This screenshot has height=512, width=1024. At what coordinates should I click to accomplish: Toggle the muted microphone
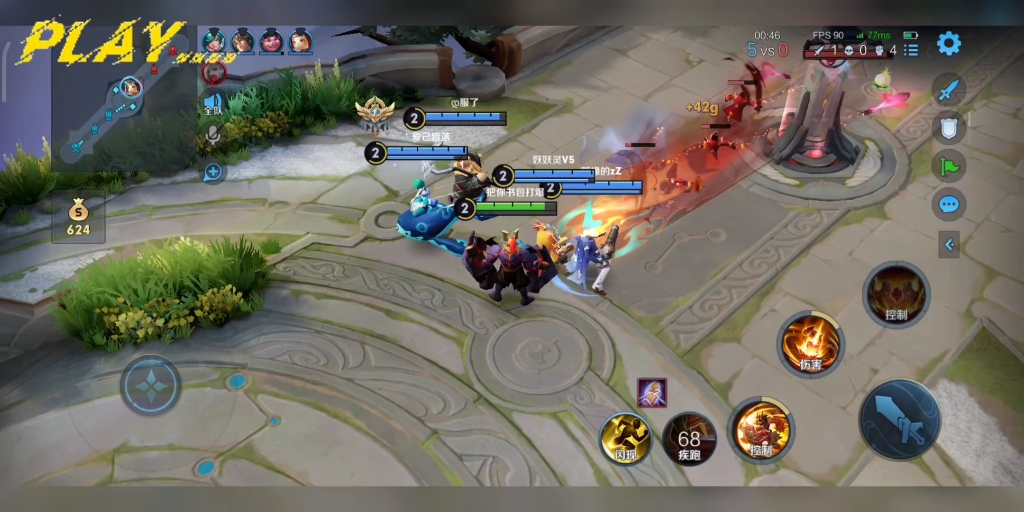click(x=212, y=134)
